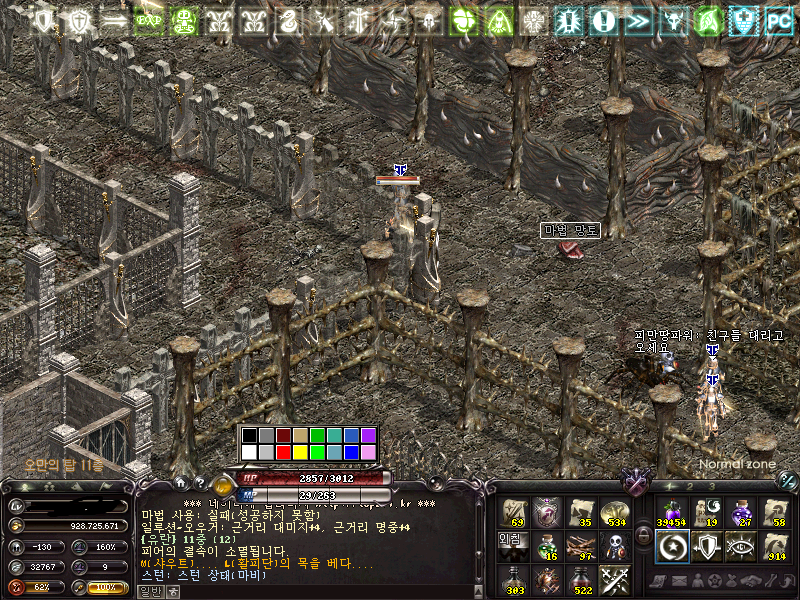Select the skull character item slot
This screenshot has height=600, width=800.
(617, 546)
